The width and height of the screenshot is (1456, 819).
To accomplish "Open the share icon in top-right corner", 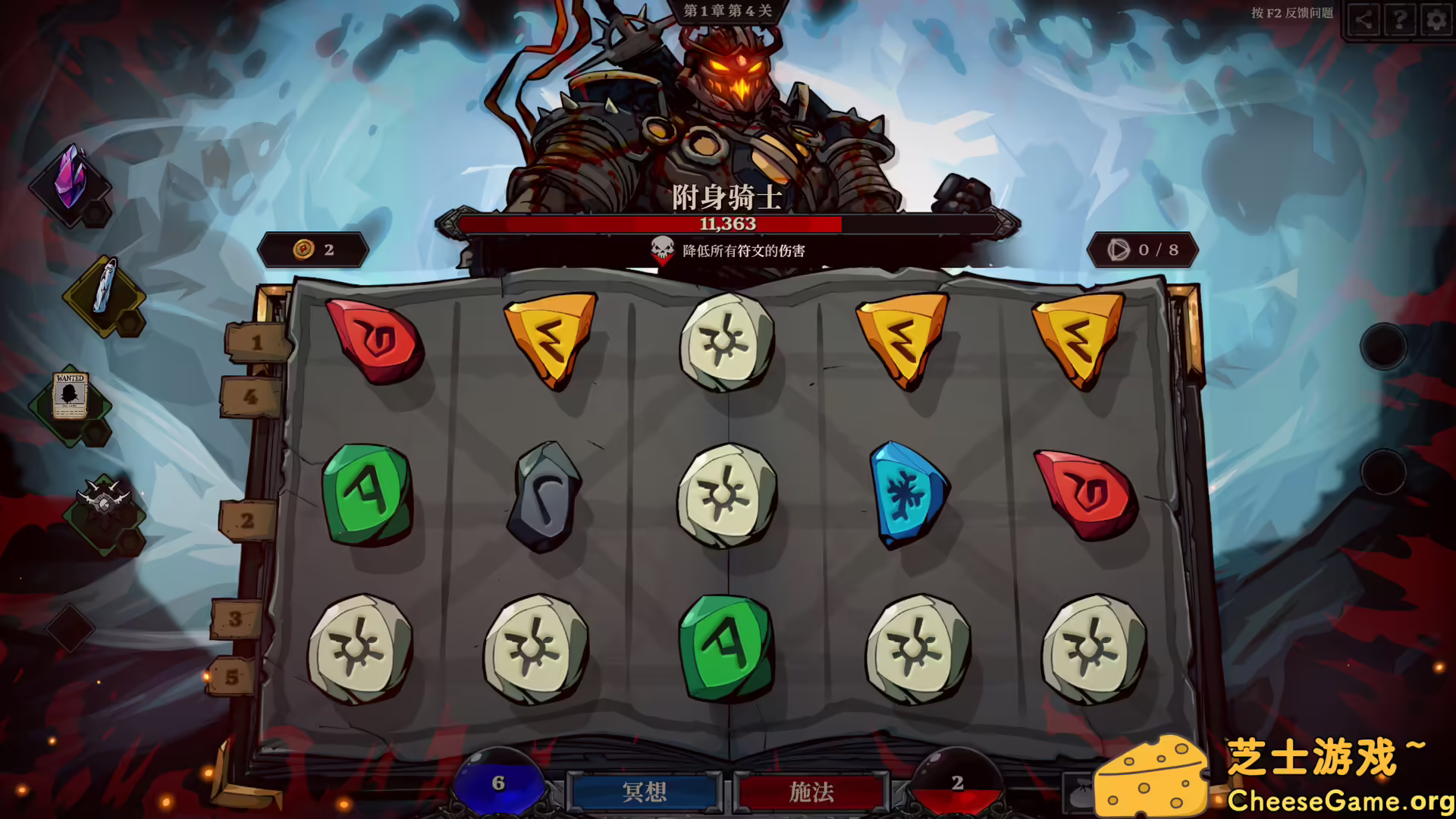I will [x=1363, y=20].
